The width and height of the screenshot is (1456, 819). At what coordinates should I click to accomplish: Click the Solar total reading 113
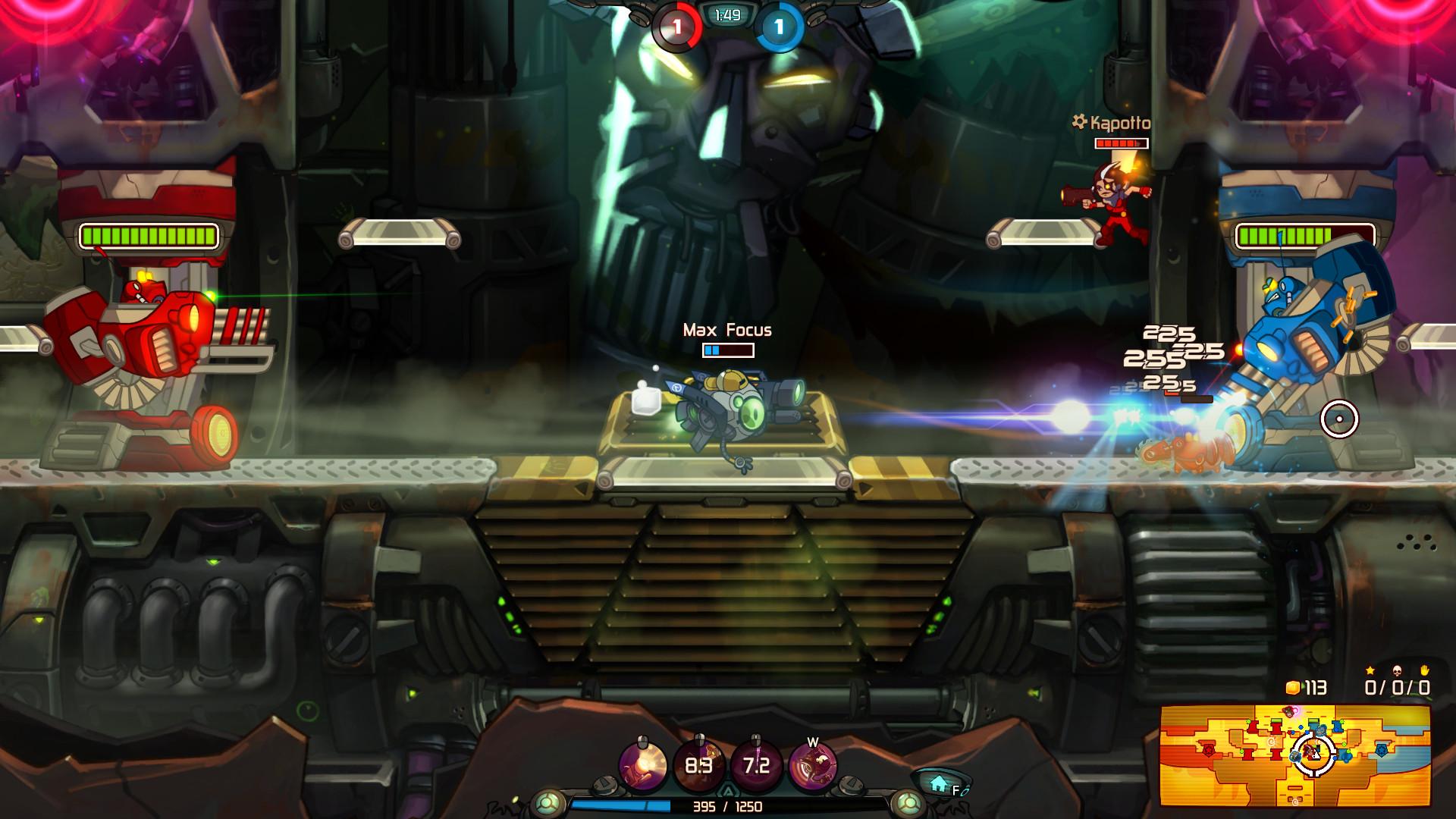(x=1318, y=688)
